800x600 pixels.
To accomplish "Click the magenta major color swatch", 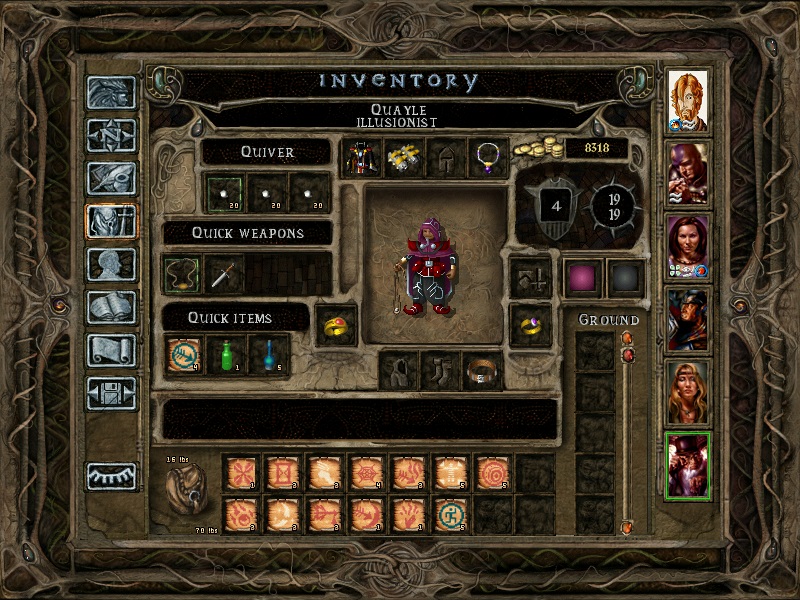I will 580,277.
